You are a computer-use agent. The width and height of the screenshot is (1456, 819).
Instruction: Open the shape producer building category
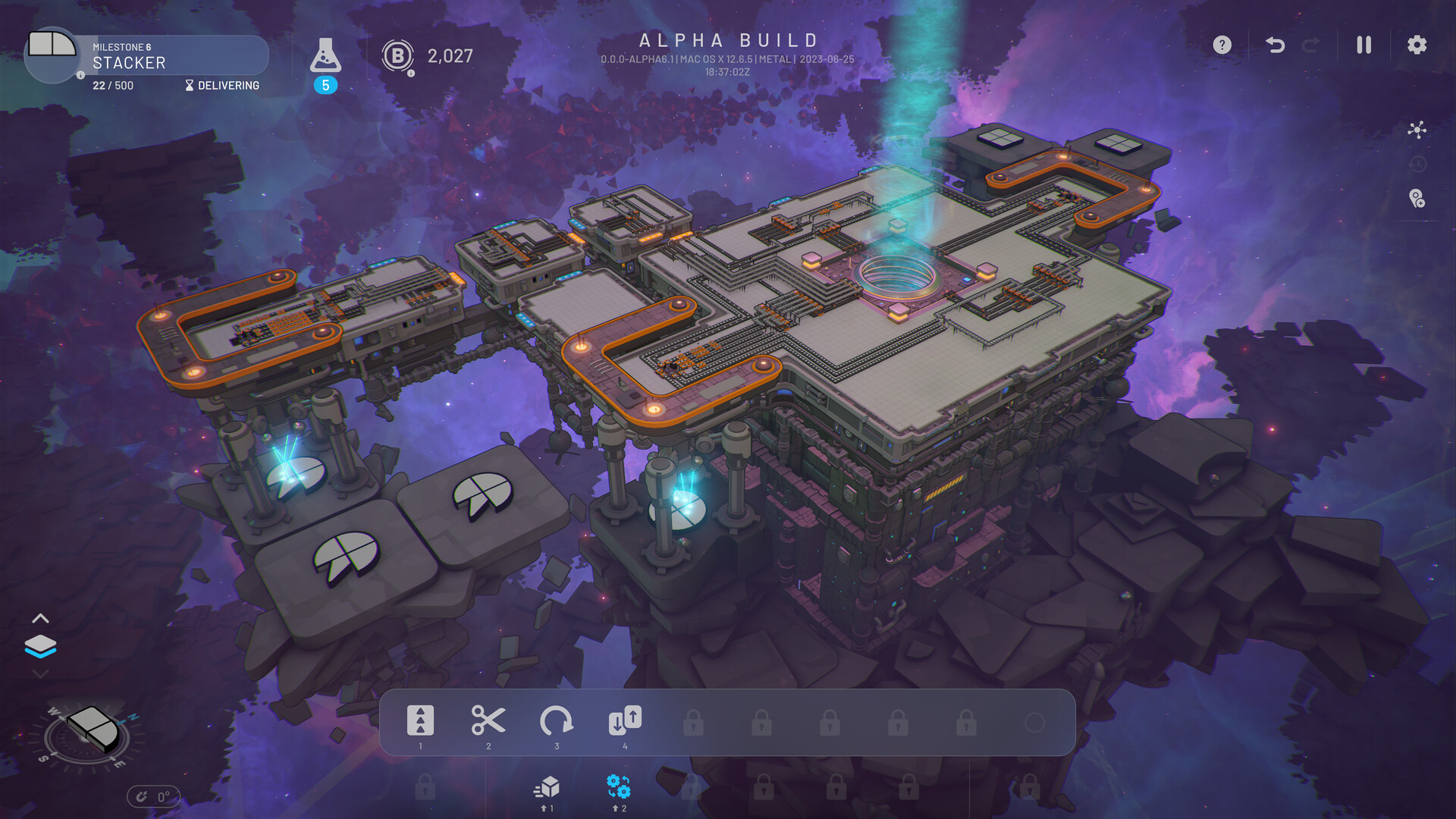(548, 789)
